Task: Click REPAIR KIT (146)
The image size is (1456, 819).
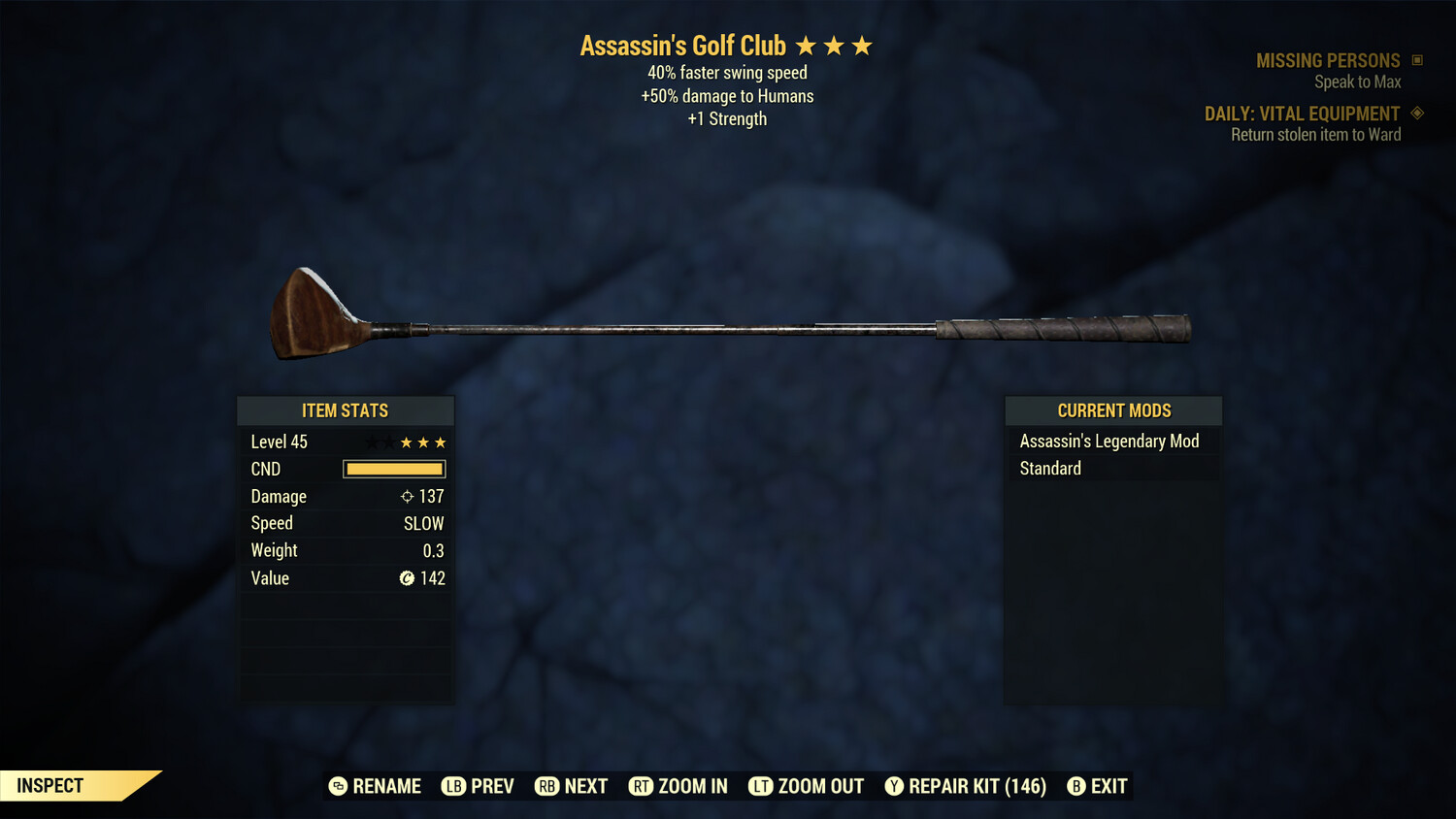Action: click(x=976, y=786)
